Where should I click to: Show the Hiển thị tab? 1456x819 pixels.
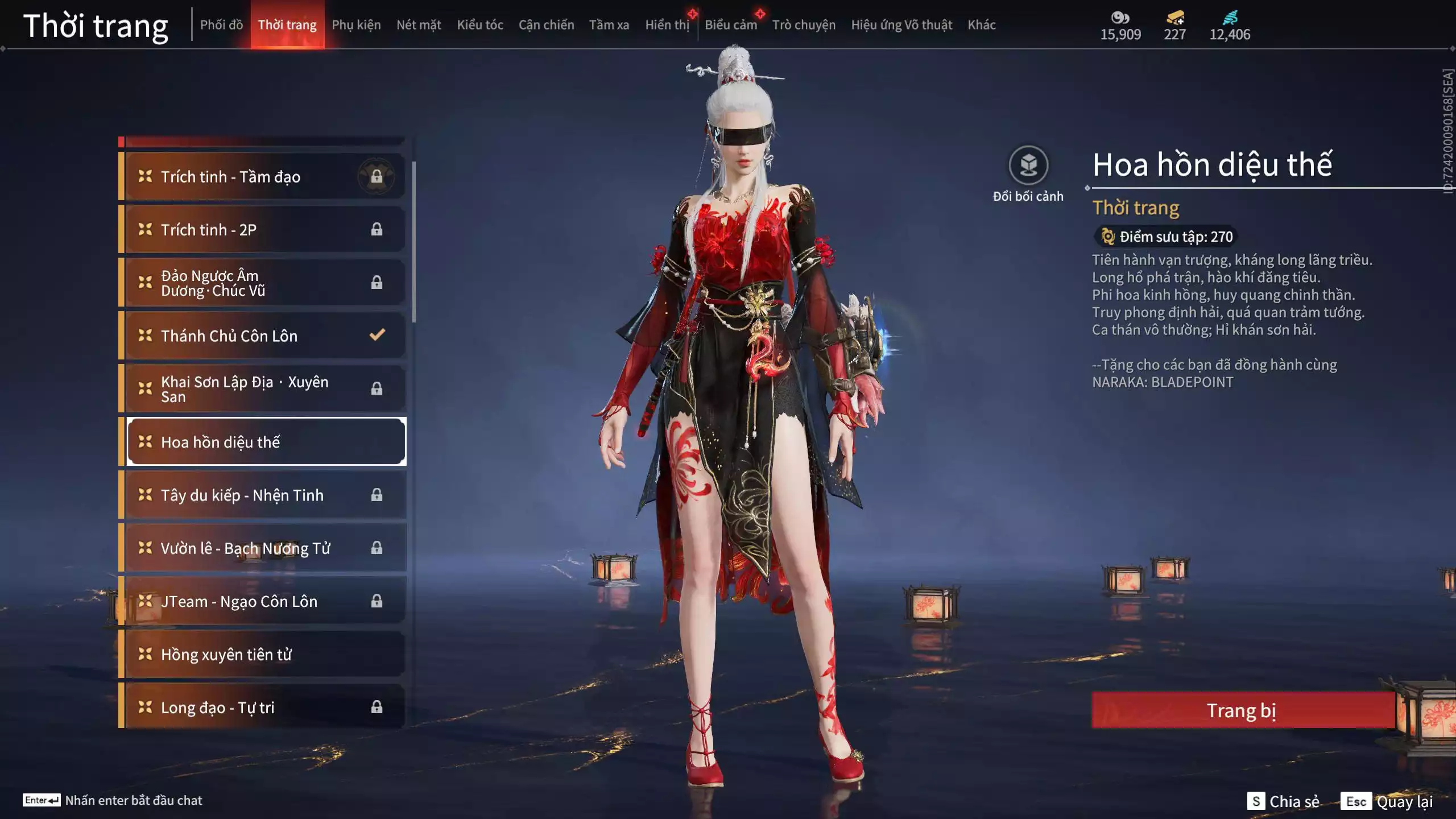[x=667, y=25]
